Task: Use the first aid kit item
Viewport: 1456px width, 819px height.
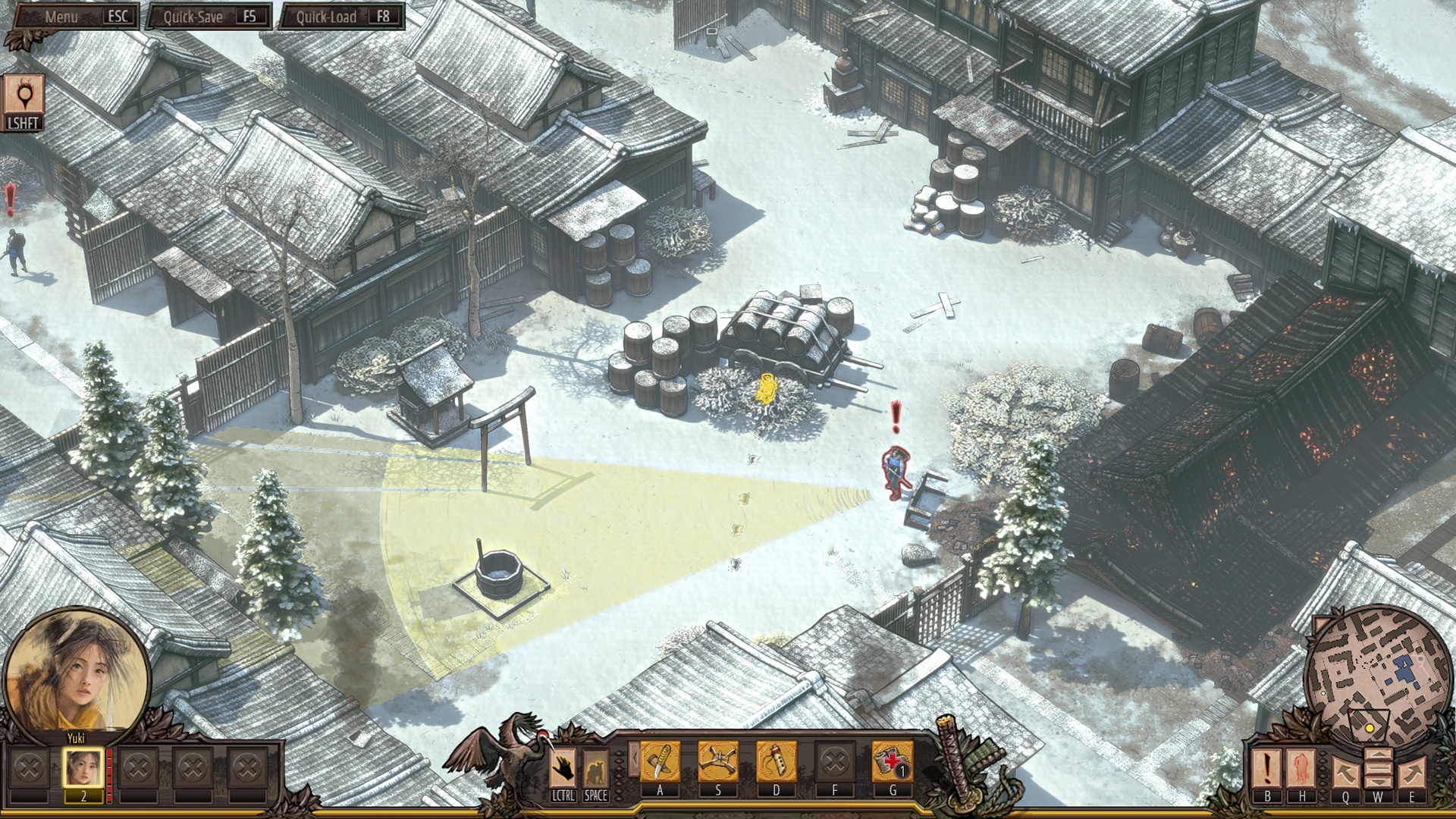Action: [893, 762]
